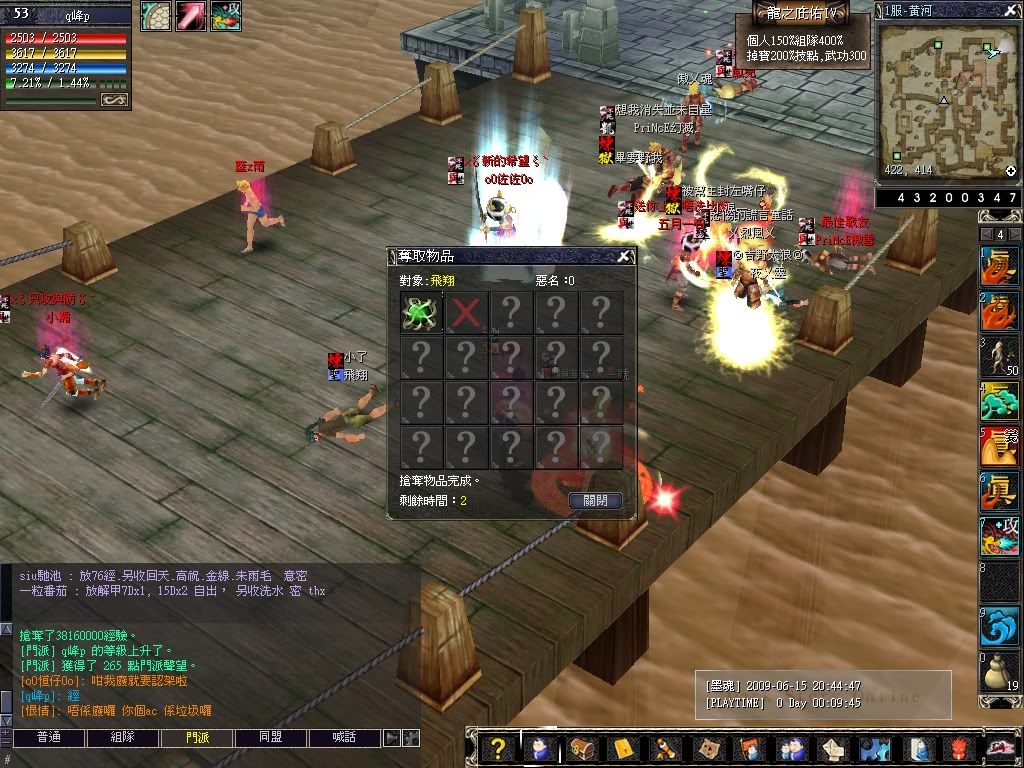Select the 組隊 chat tab
The image size is (1024, 768).
point(122,738)
